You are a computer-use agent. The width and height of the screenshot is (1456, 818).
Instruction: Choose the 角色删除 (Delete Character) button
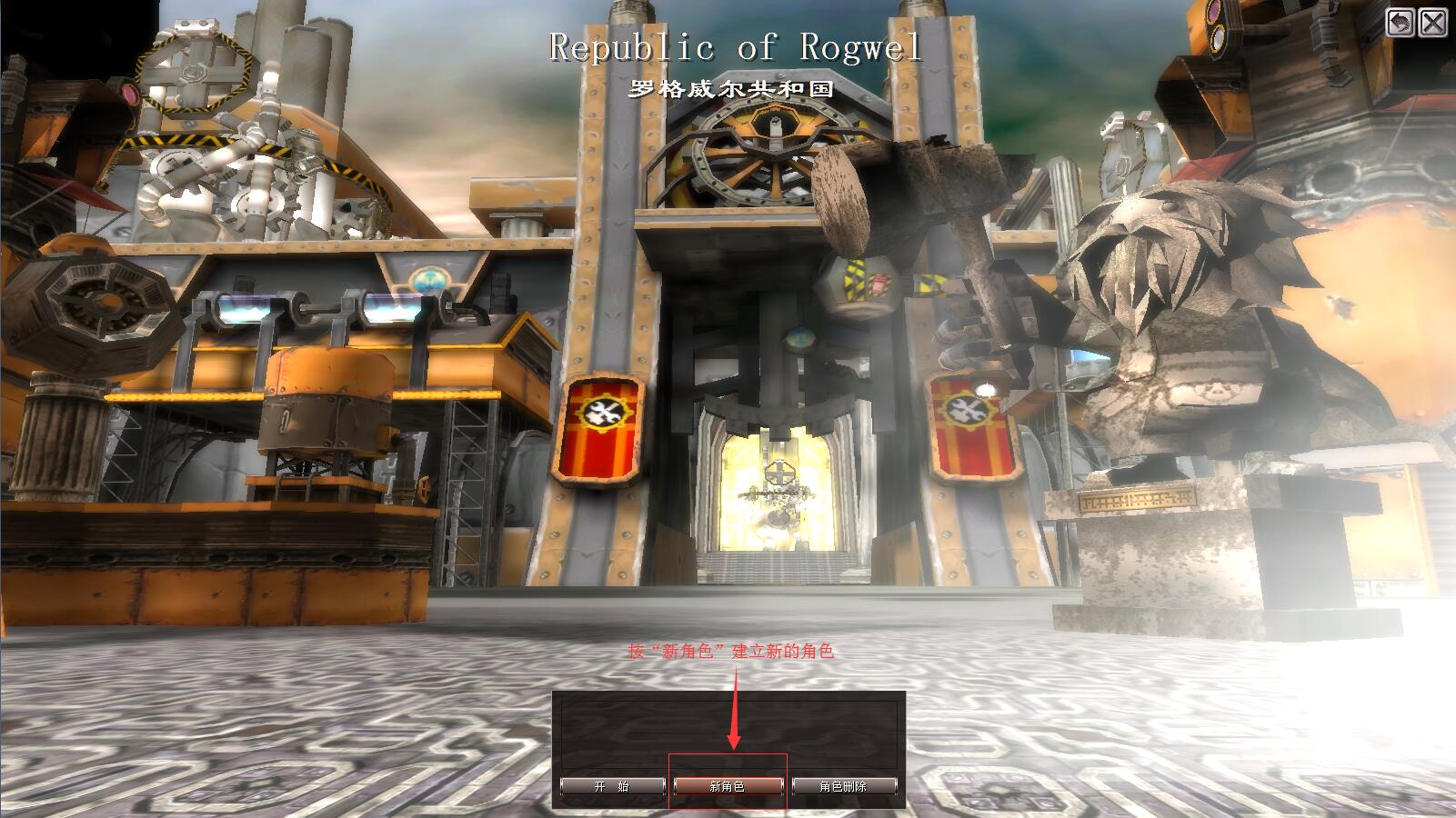(844, 786)
